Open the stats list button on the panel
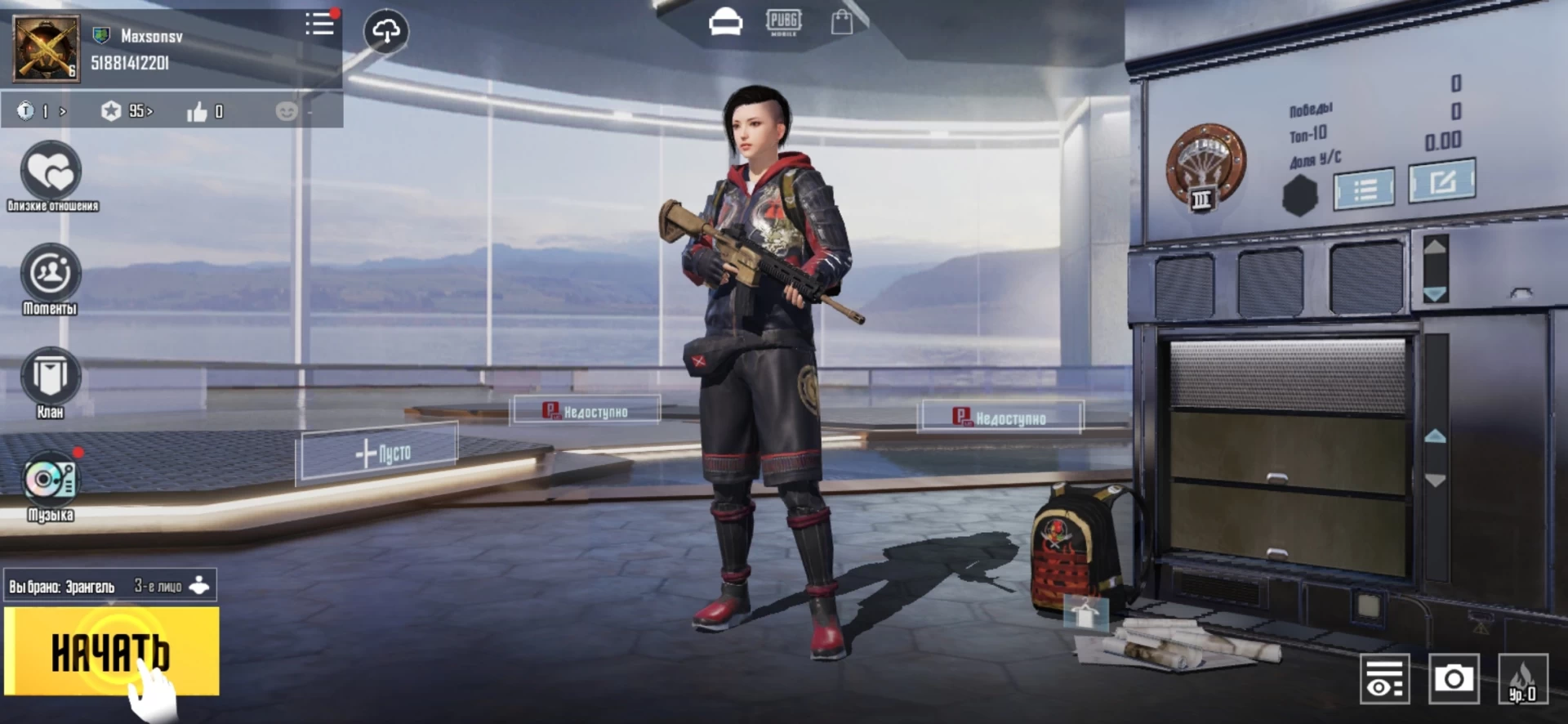This screenshot has width=1568, height=724. click(x=1365, y=190)
